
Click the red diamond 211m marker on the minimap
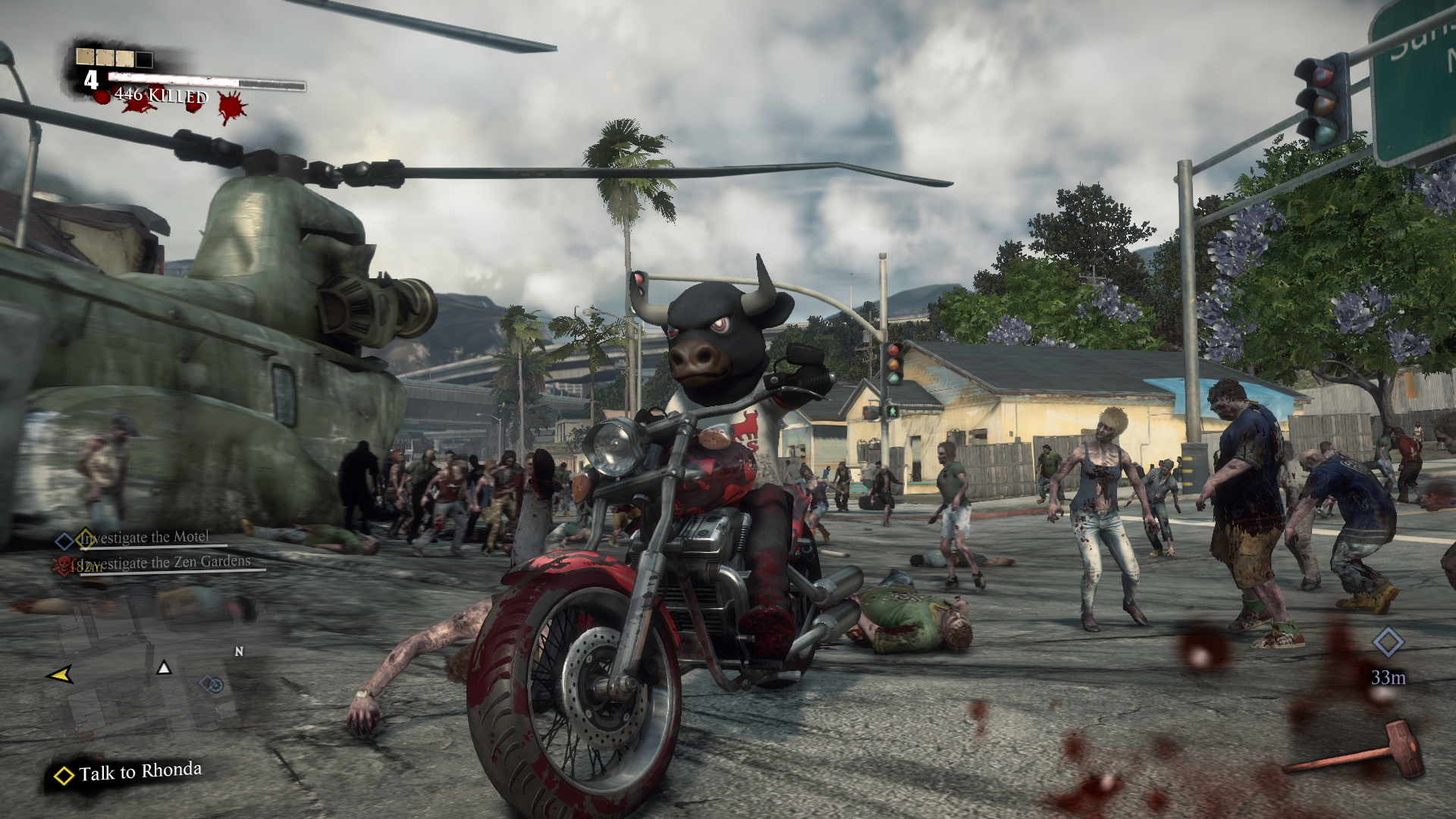(87, 733)
